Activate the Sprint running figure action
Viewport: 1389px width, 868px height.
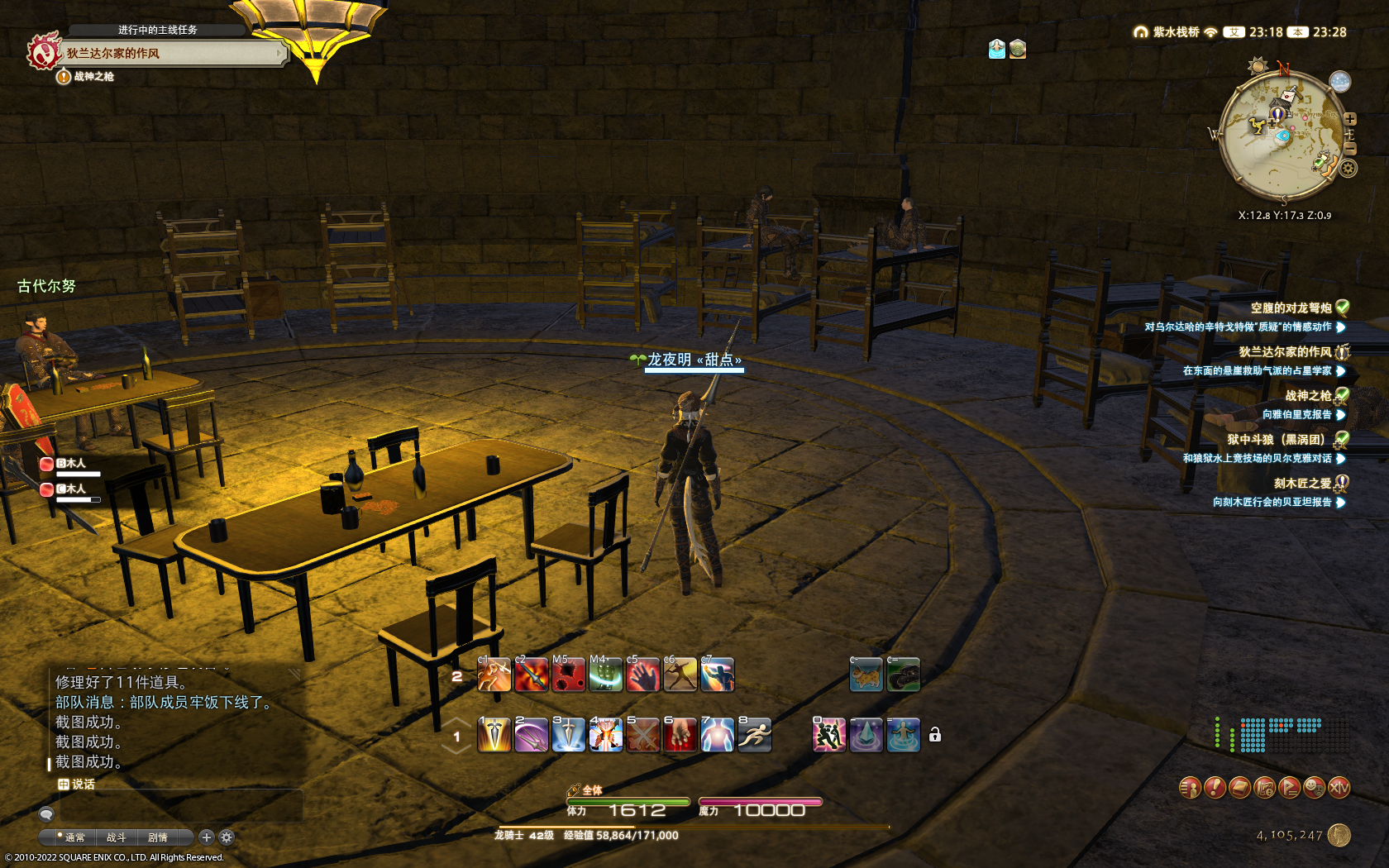tap(754, 735)
